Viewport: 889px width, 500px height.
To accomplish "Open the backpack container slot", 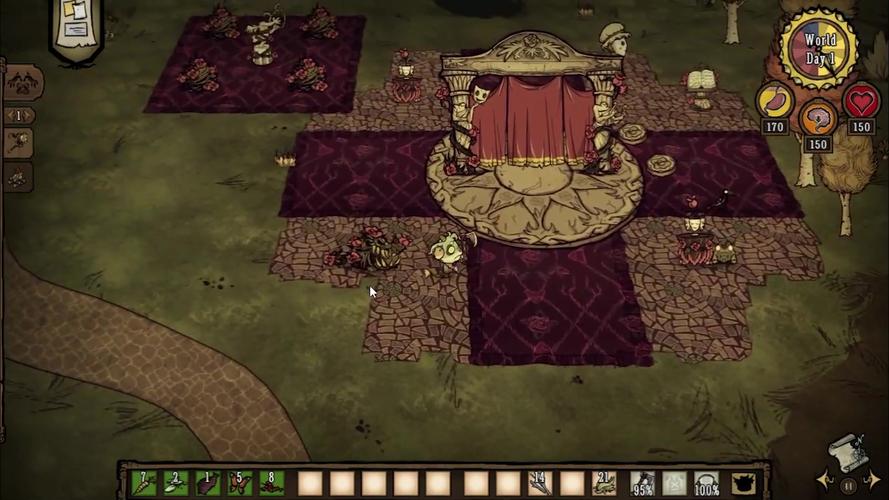I will click(742, 484).
